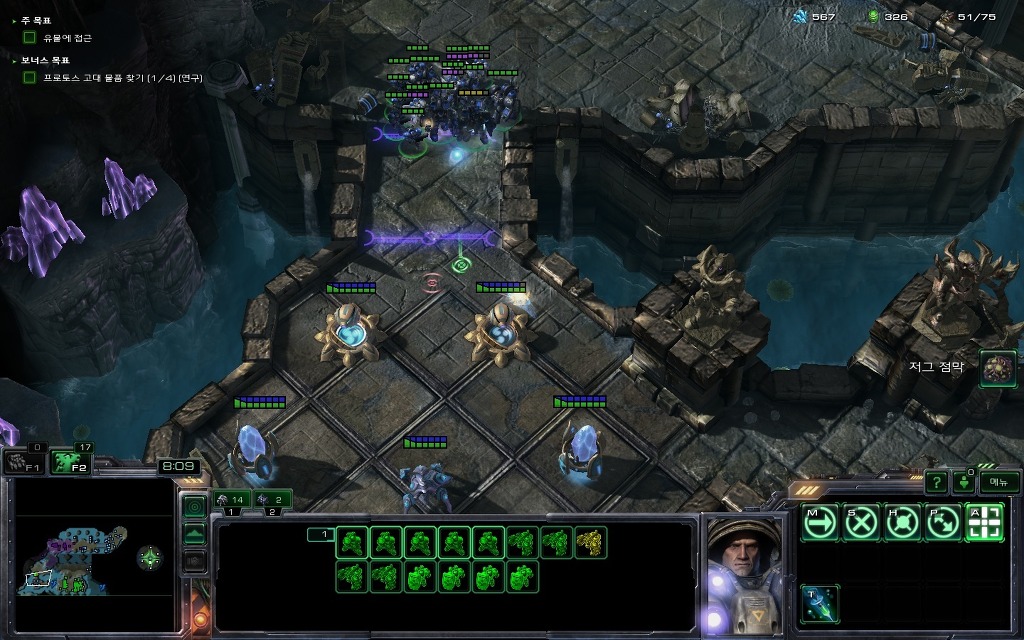
Task: Switch to control group 1 tab
Action: tap(232, 499)
